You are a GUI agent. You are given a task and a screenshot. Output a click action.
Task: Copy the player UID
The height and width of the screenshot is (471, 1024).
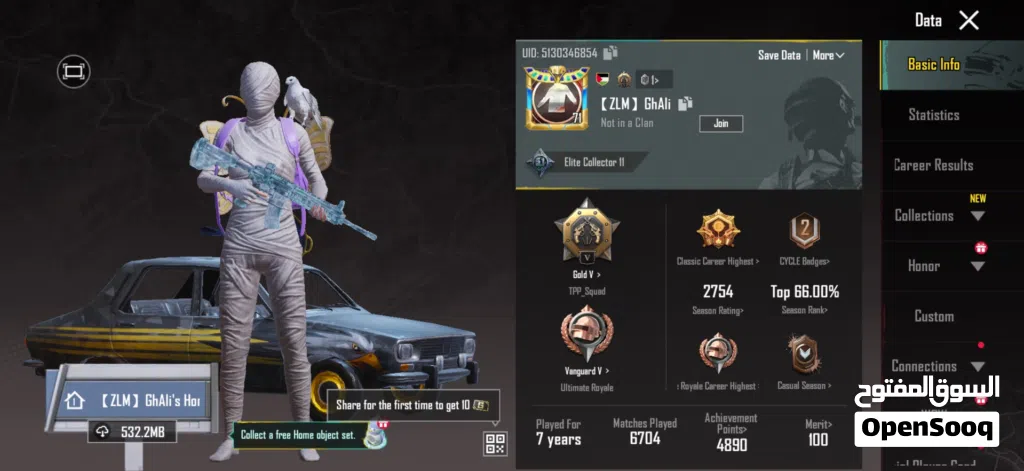610,52
